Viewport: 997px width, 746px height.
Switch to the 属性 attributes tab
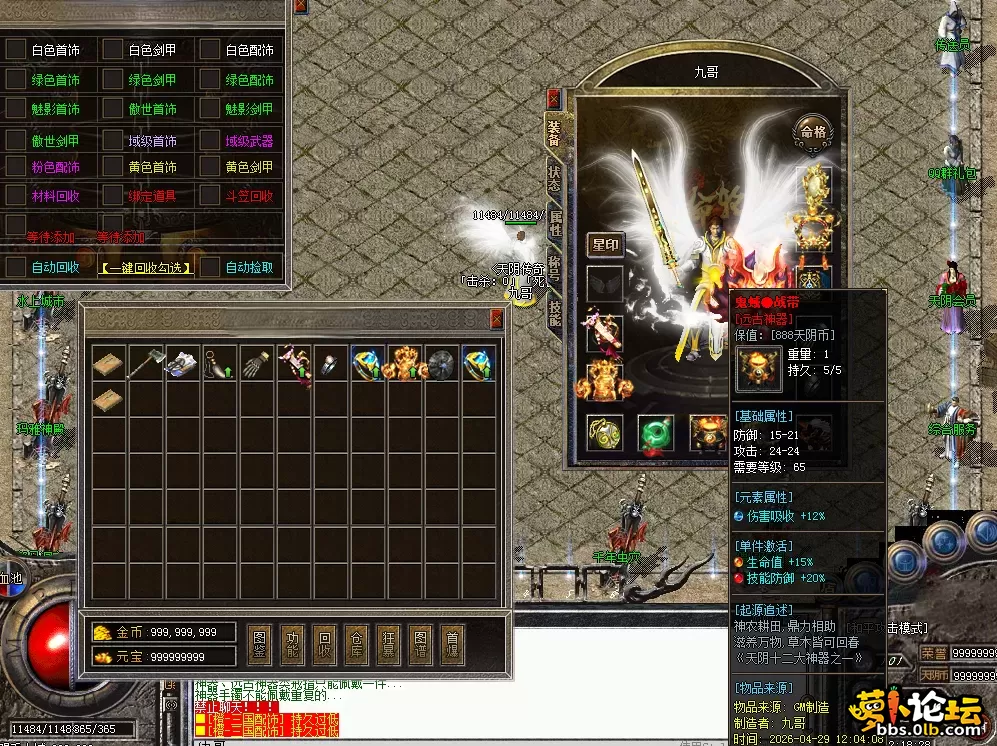[555, 224]
